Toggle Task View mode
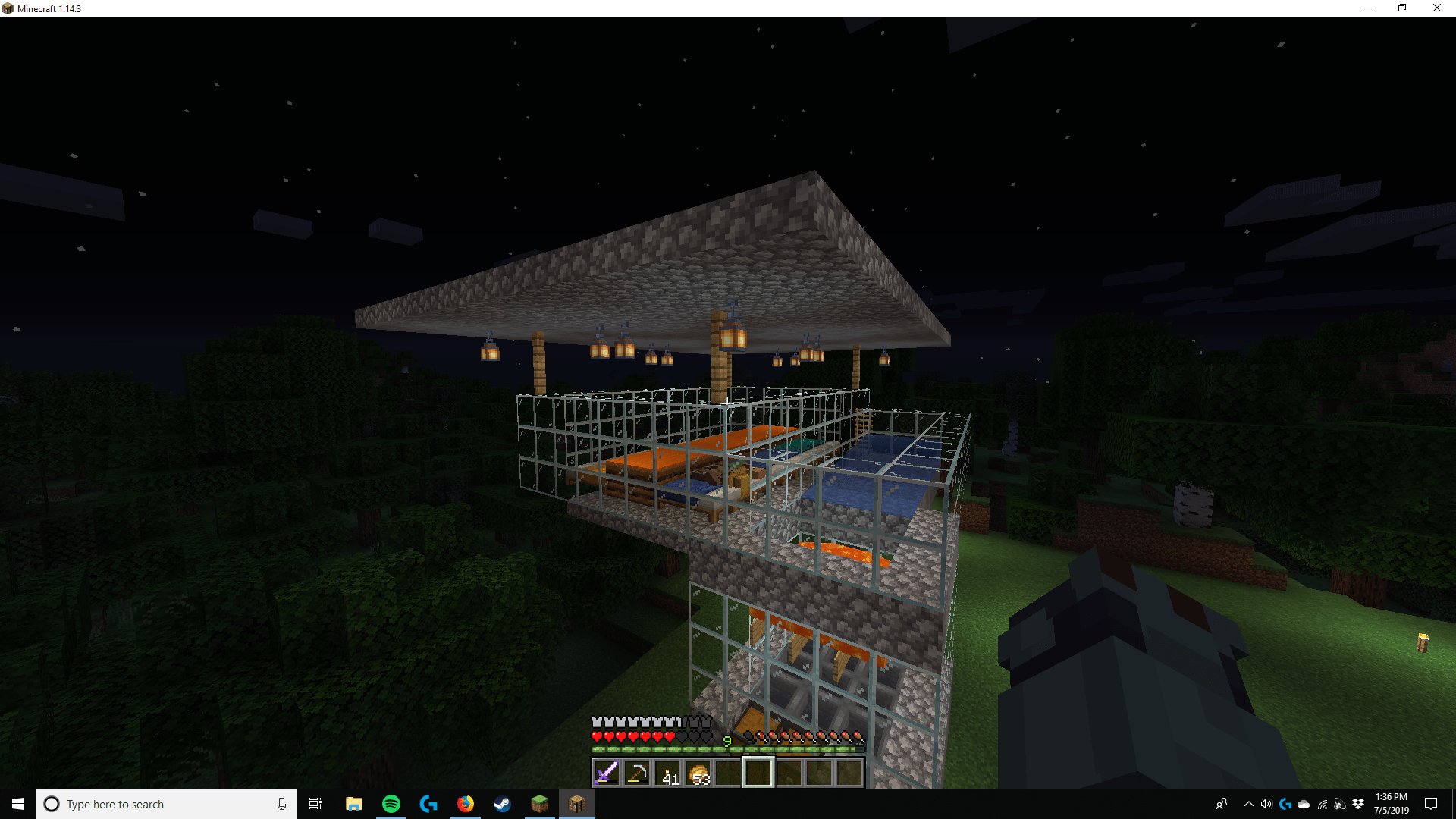The image size is (1456, 819). tap(315, 804)
